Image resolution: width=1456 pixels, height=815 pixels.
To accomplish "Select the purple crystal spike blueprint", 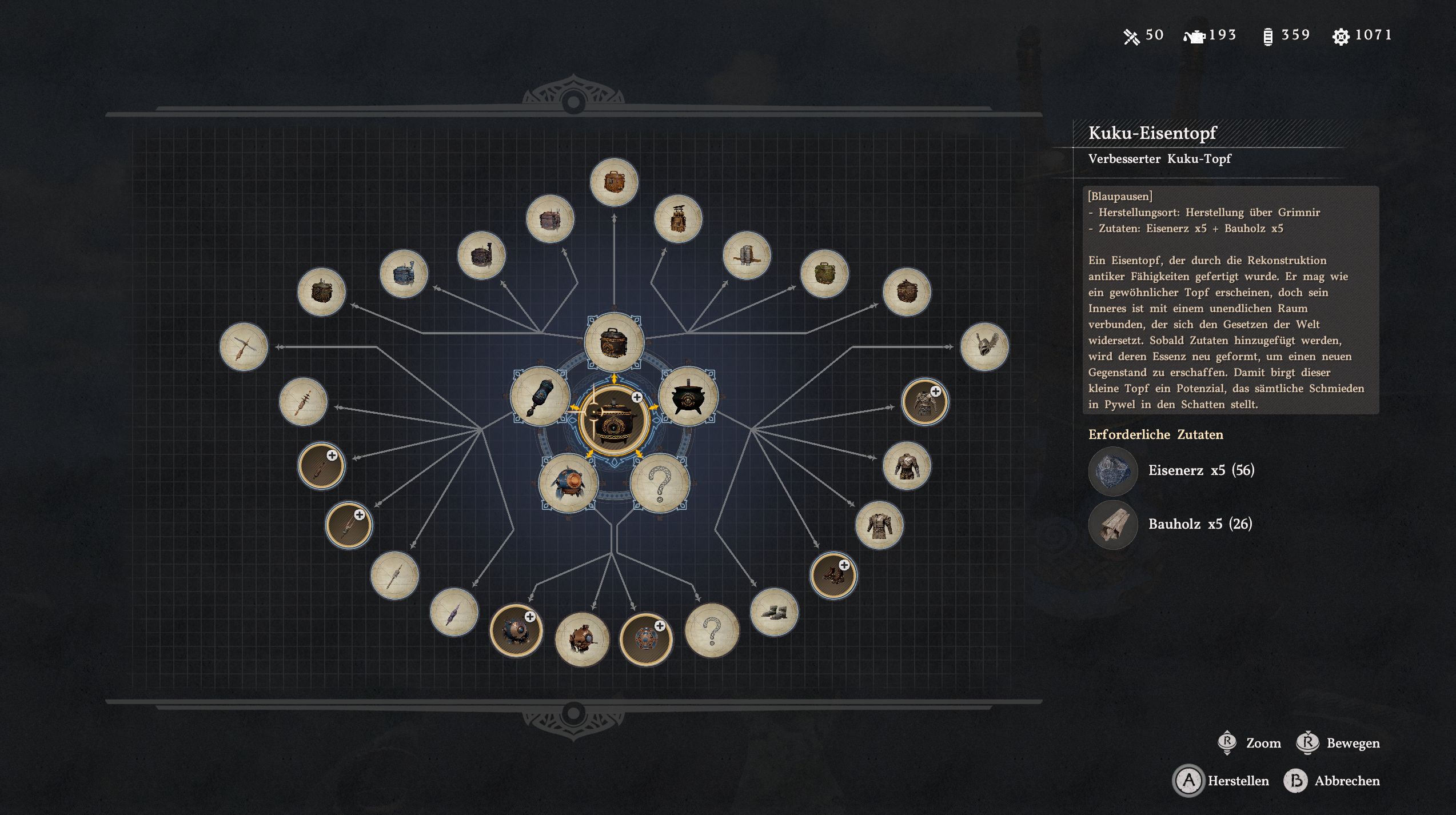I will 454,612.
